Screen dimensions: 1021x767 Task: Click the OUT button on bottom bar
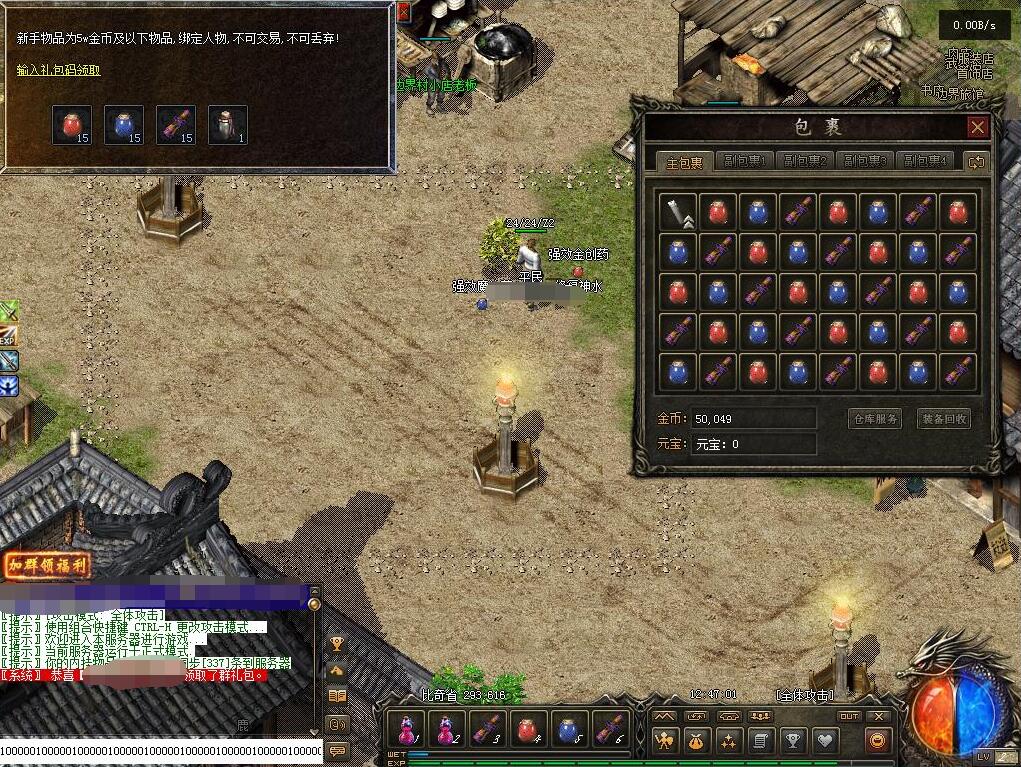(x=849, y=716)
